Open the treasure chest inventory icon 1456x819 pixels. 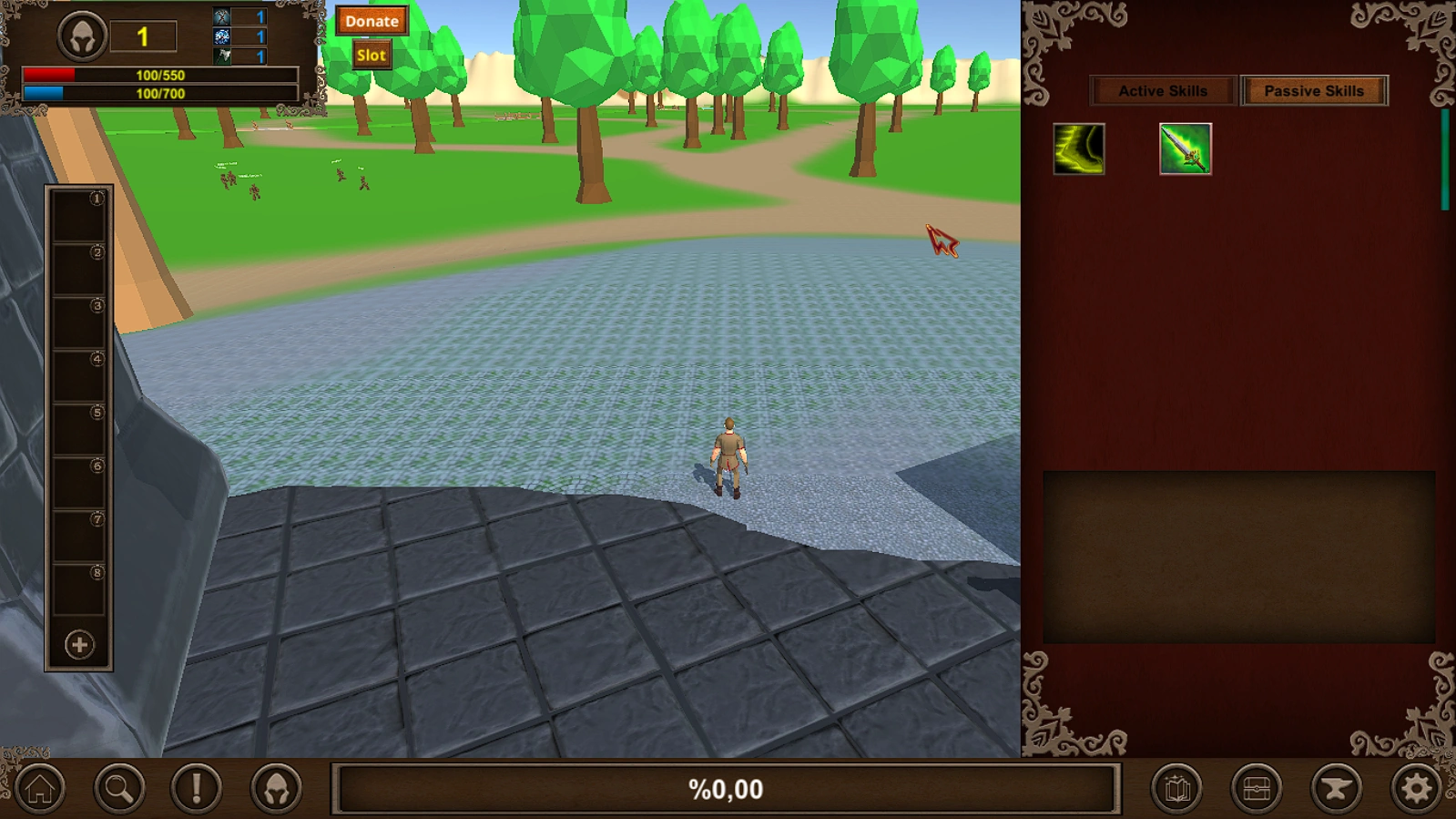pos(1257,789)
